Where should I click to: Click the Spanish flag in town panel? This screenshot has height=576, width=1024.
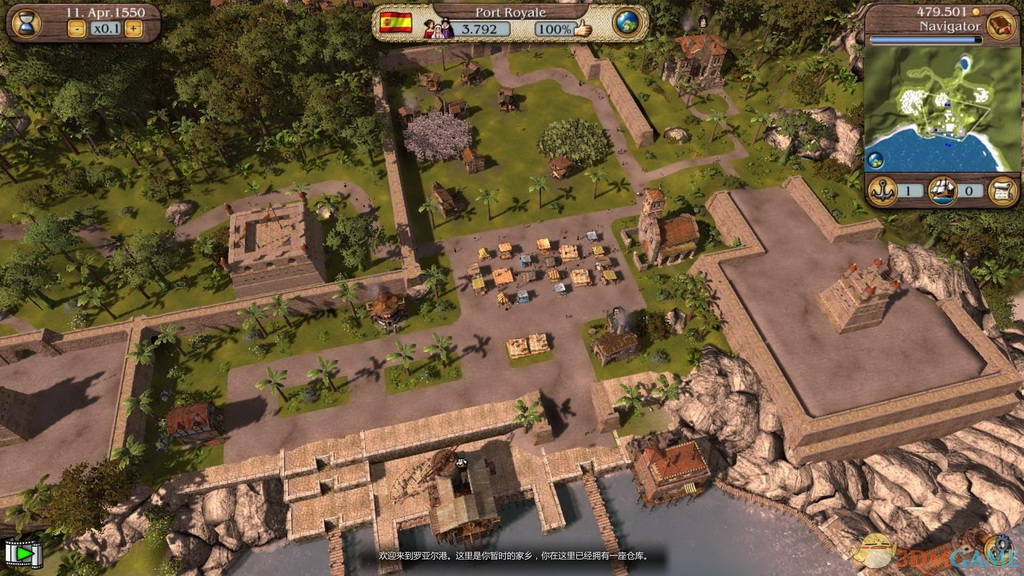(x=396, y=22)
